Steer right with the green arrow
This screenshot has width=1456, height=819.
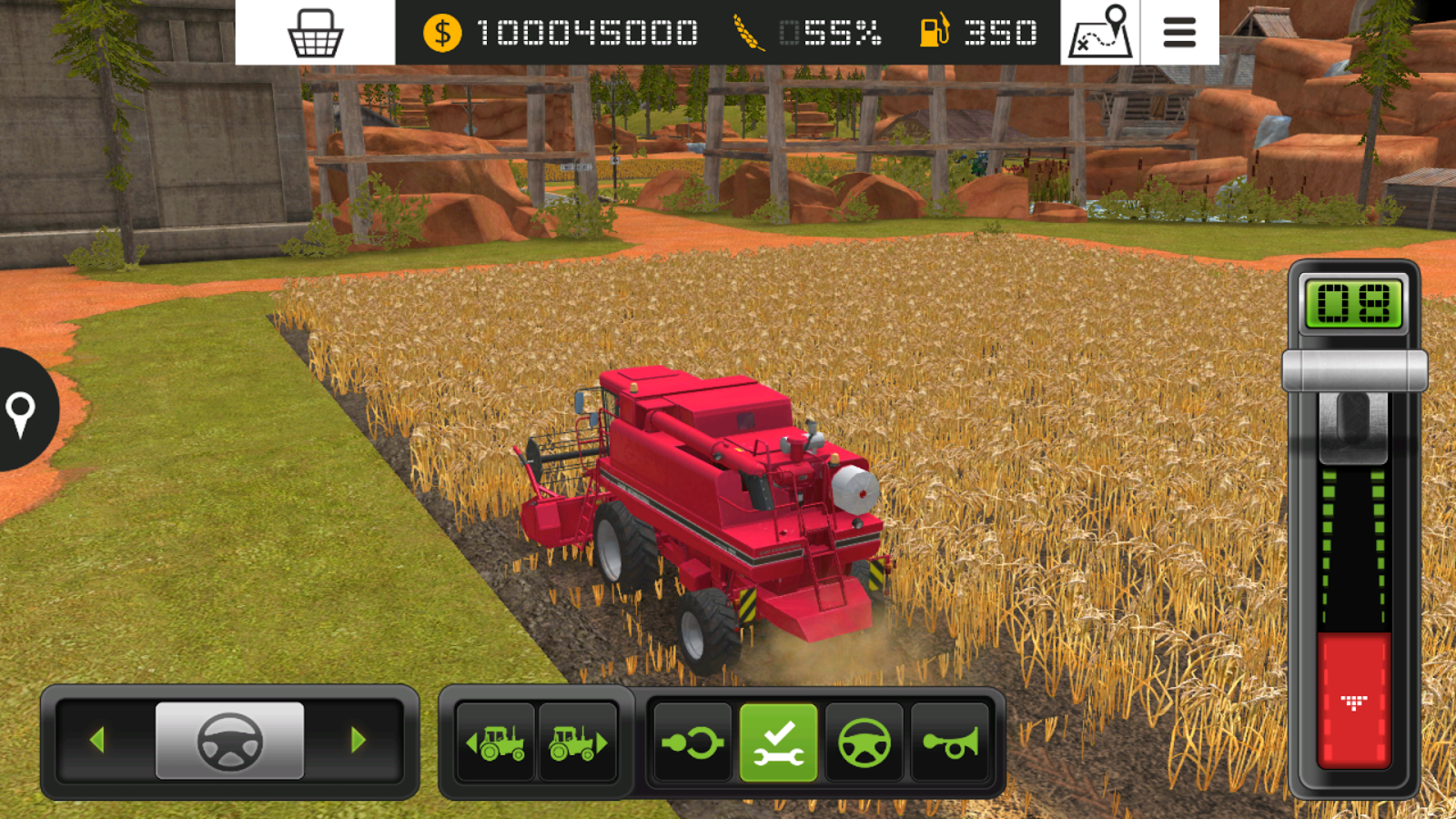[x=359, y=740]
